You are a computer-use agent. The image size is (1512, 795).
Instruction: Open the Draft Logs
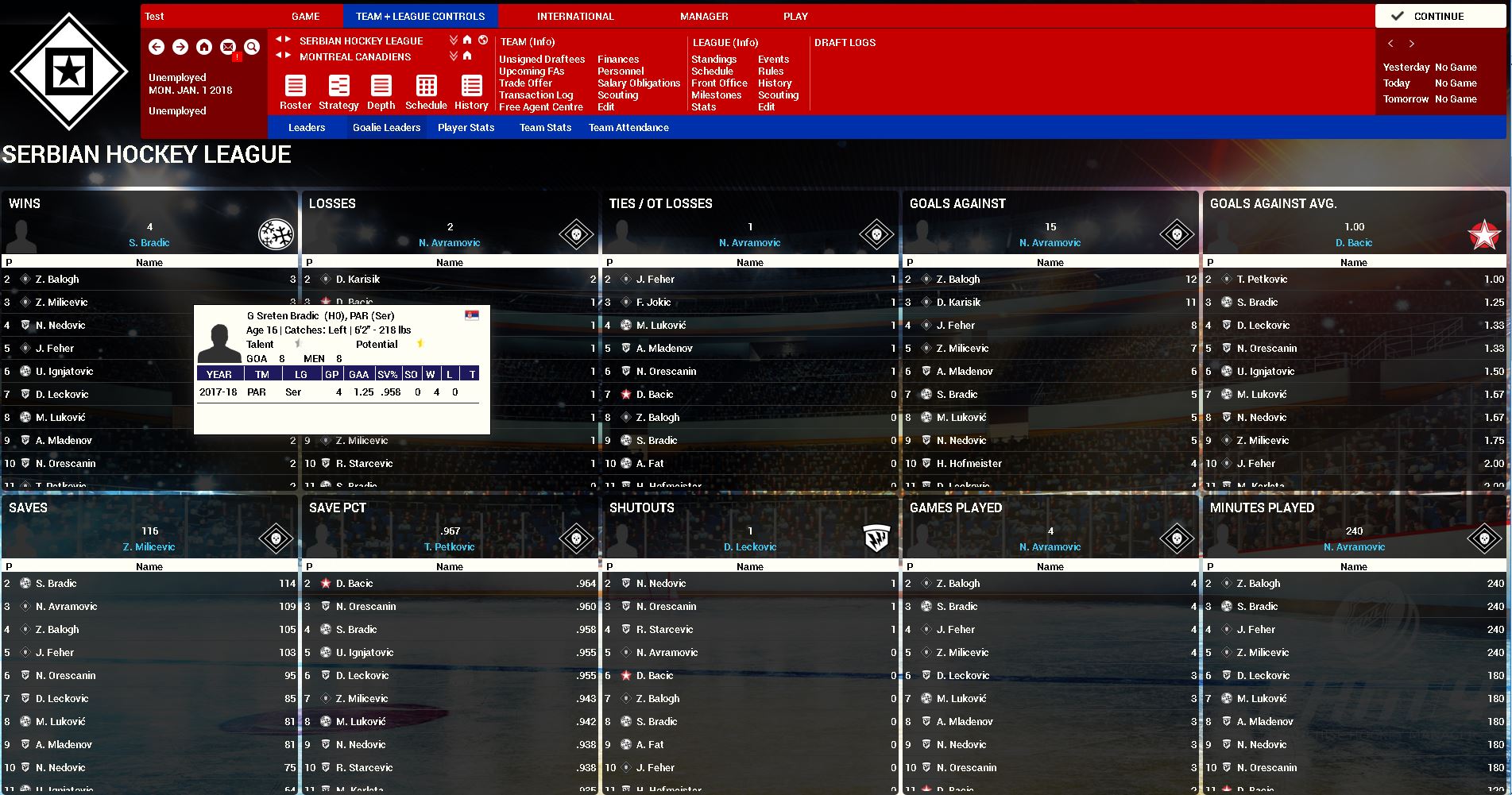tap(845, 42)
